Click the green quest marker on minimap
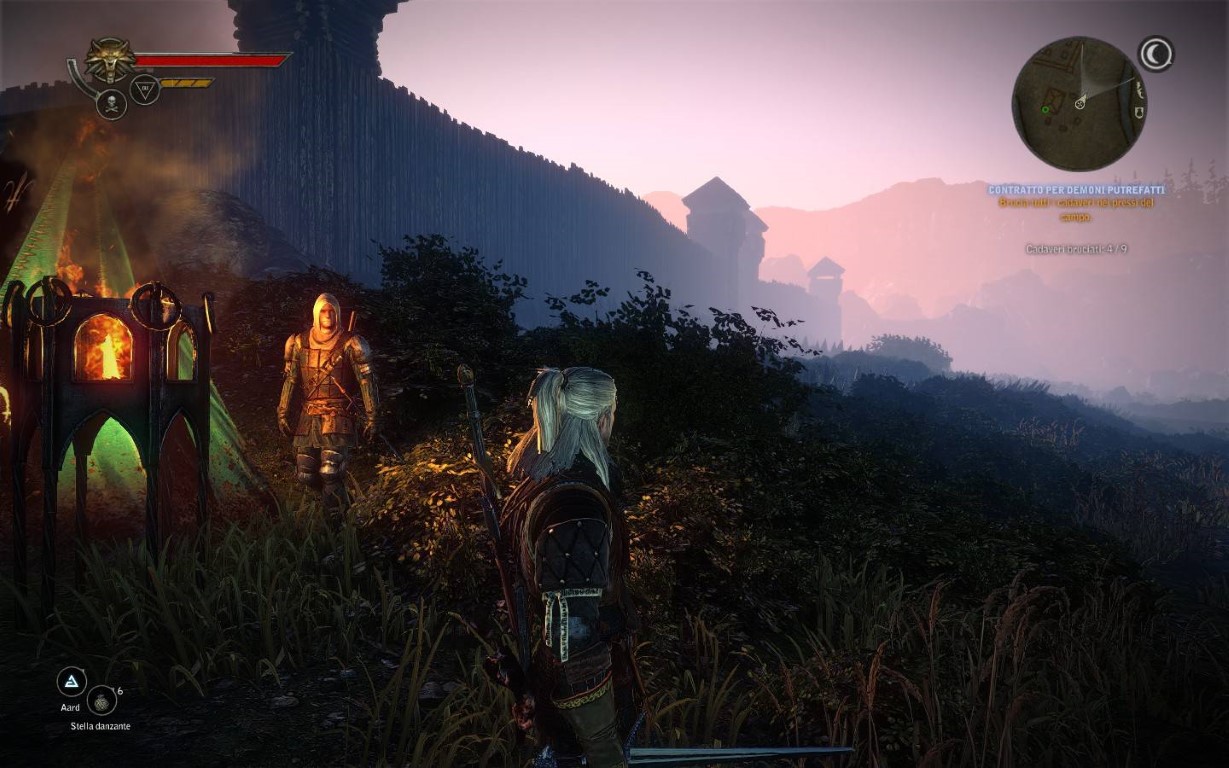The height and width of the screenshot is (768, 1229). (x=1046, y=108)
